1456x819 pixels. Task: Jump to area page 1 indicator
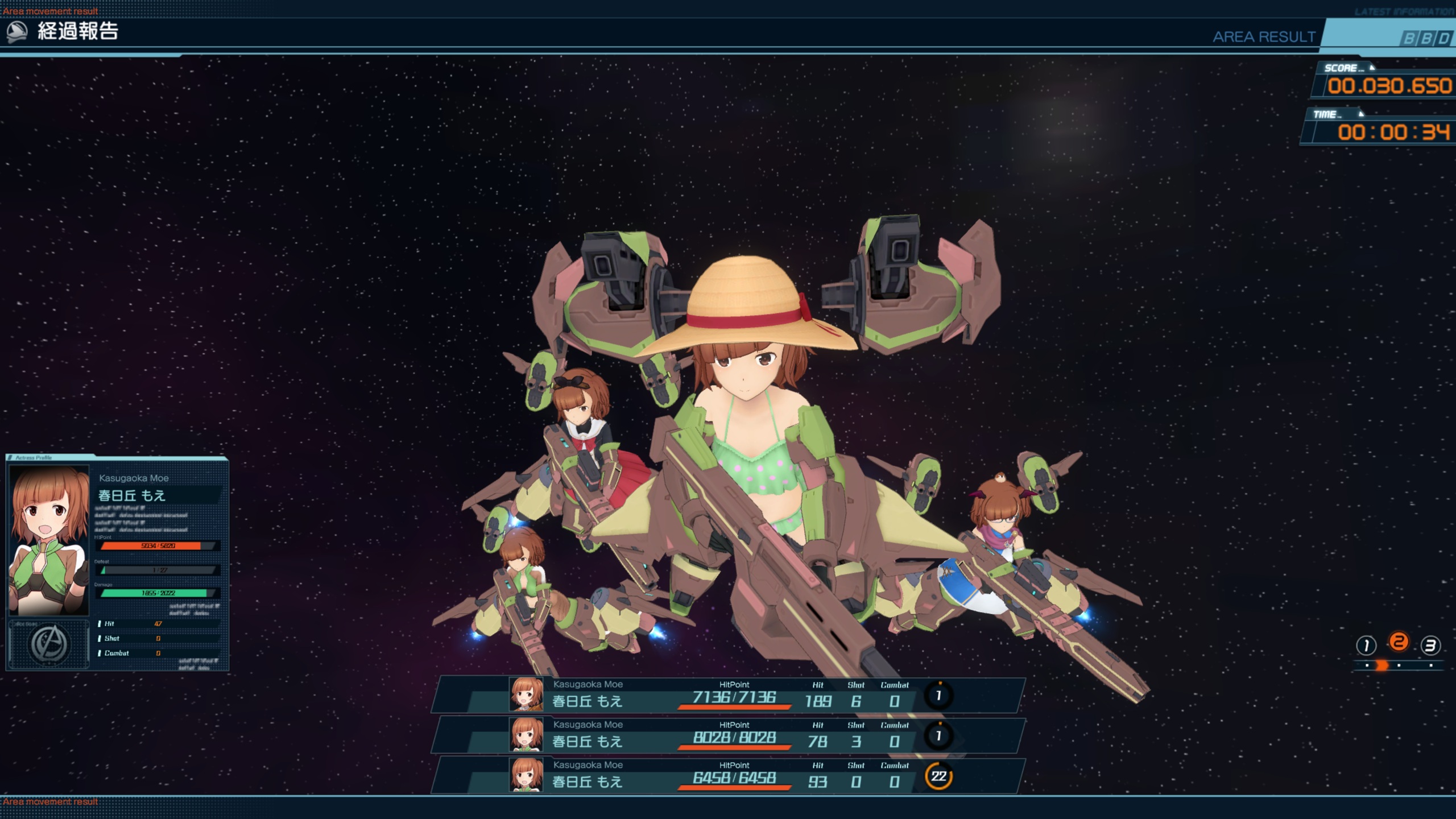[1366, 646]
